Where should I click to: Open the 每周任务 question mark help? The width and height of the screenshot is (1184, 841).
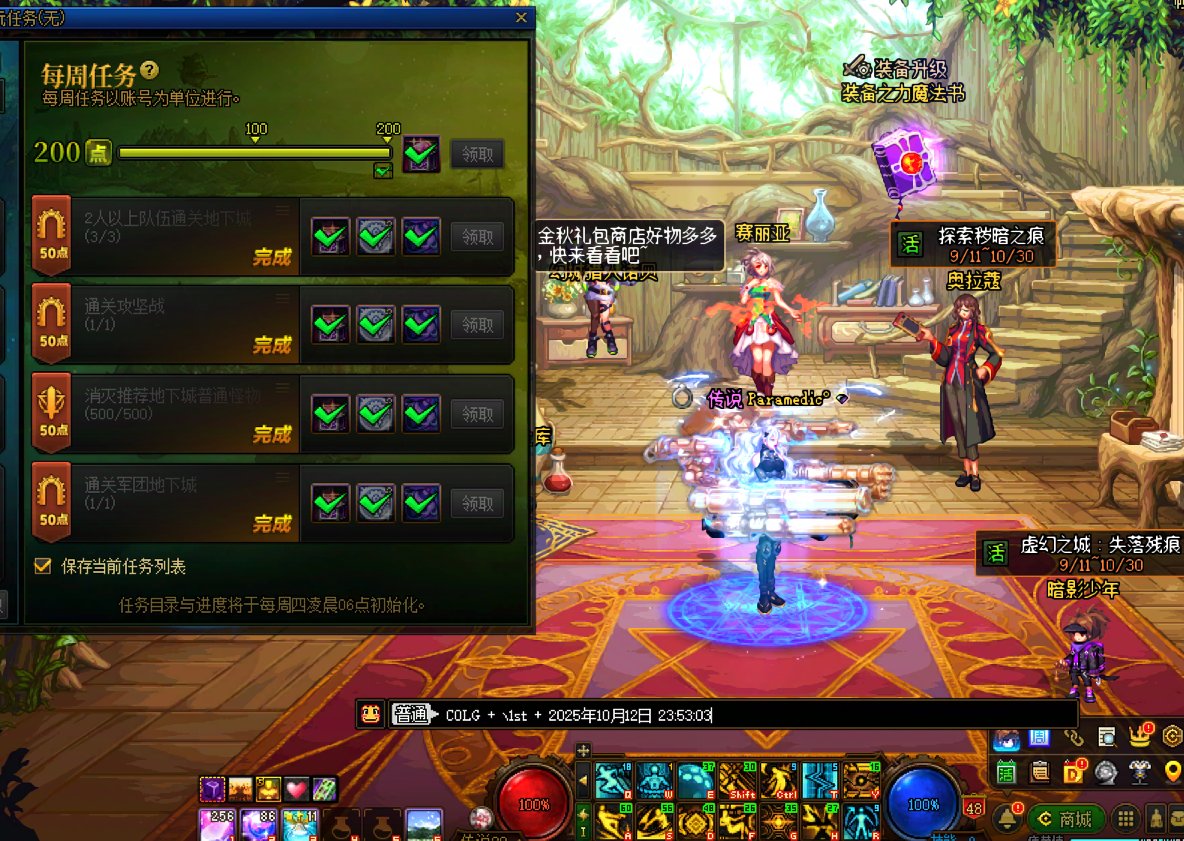point(150,70)
